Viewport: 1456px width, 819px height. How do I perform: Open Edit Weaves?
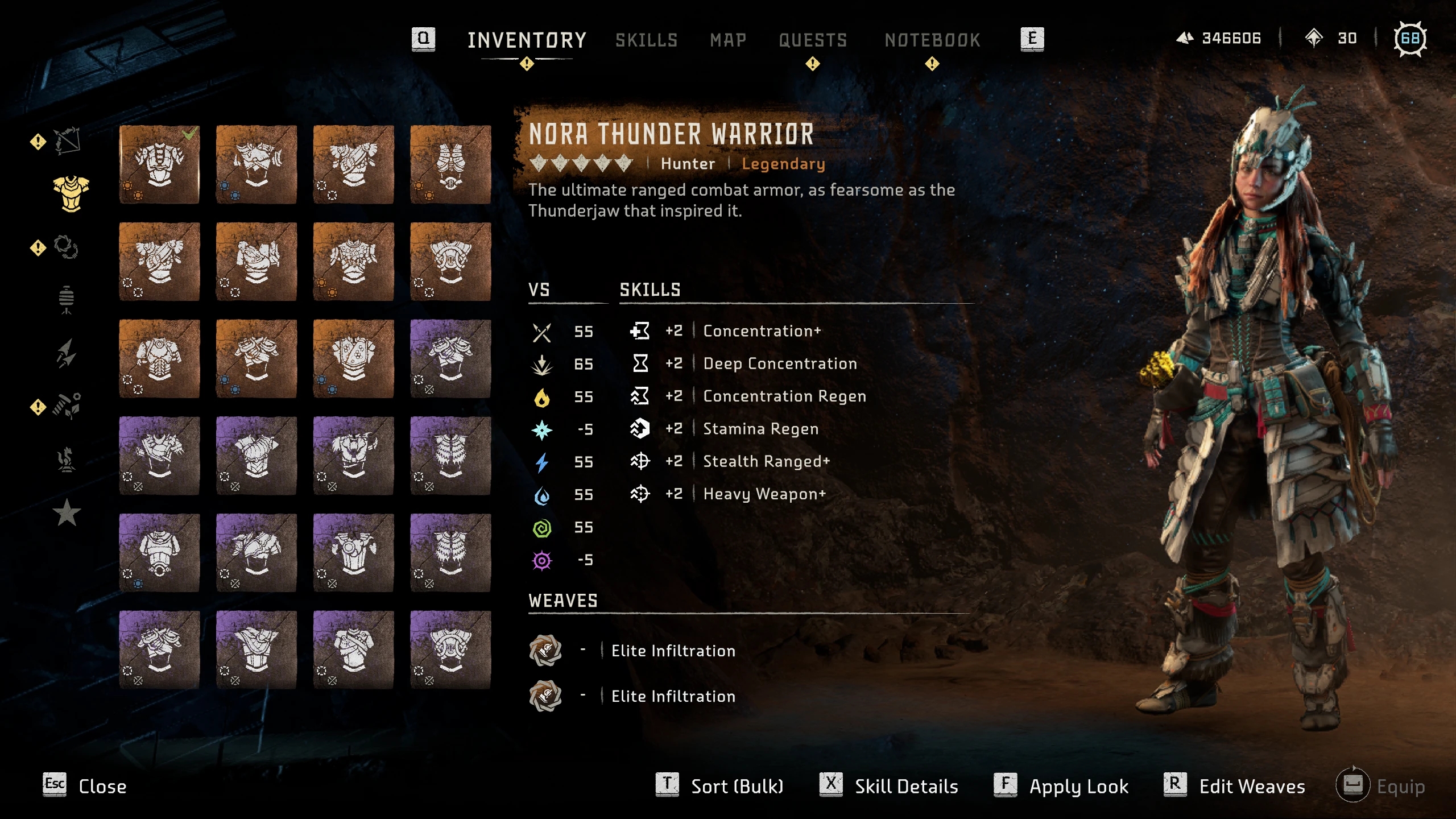[1235, 786]
